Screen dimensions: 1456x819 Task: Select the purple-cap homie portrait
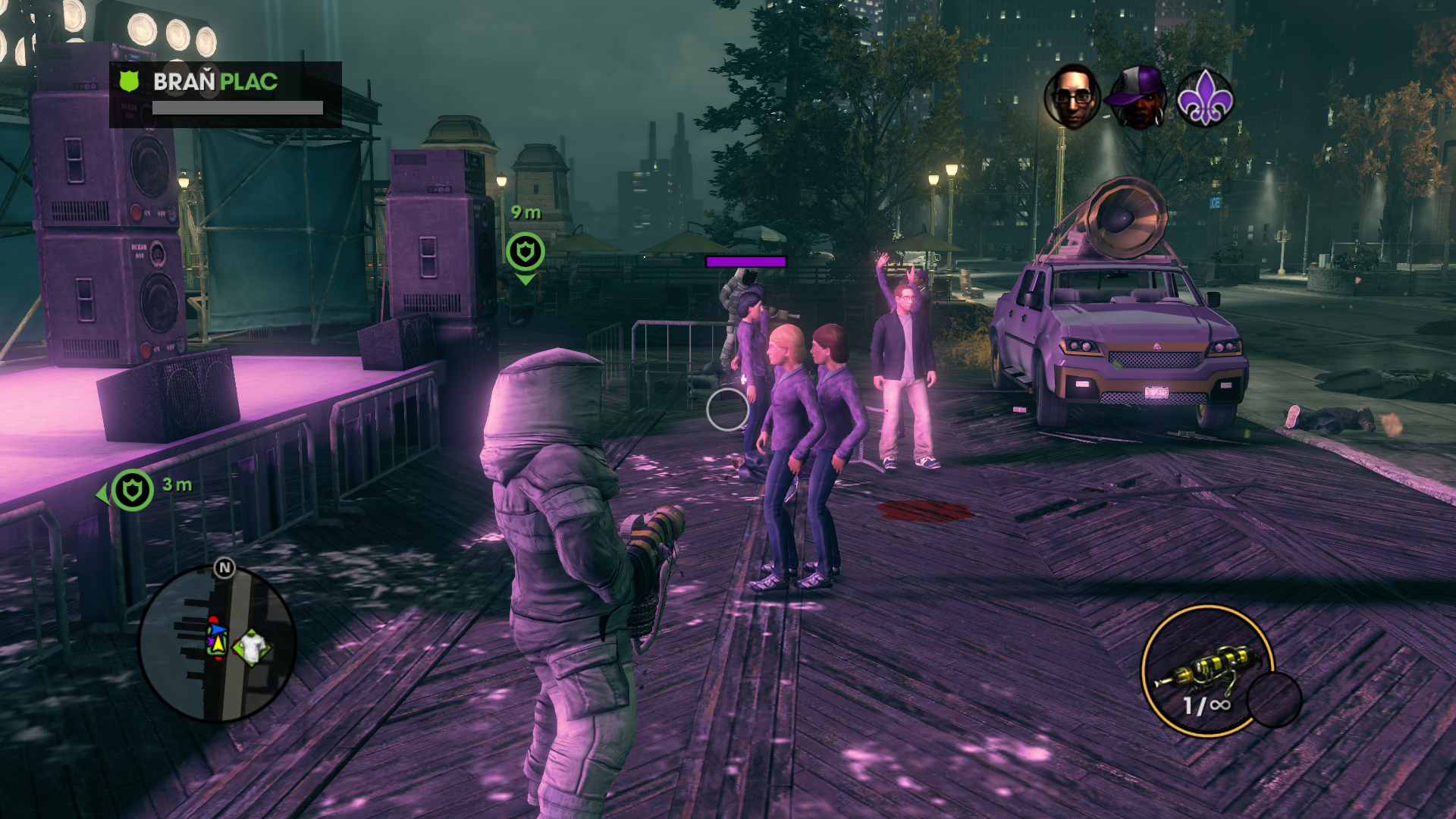coord(1138,97)
